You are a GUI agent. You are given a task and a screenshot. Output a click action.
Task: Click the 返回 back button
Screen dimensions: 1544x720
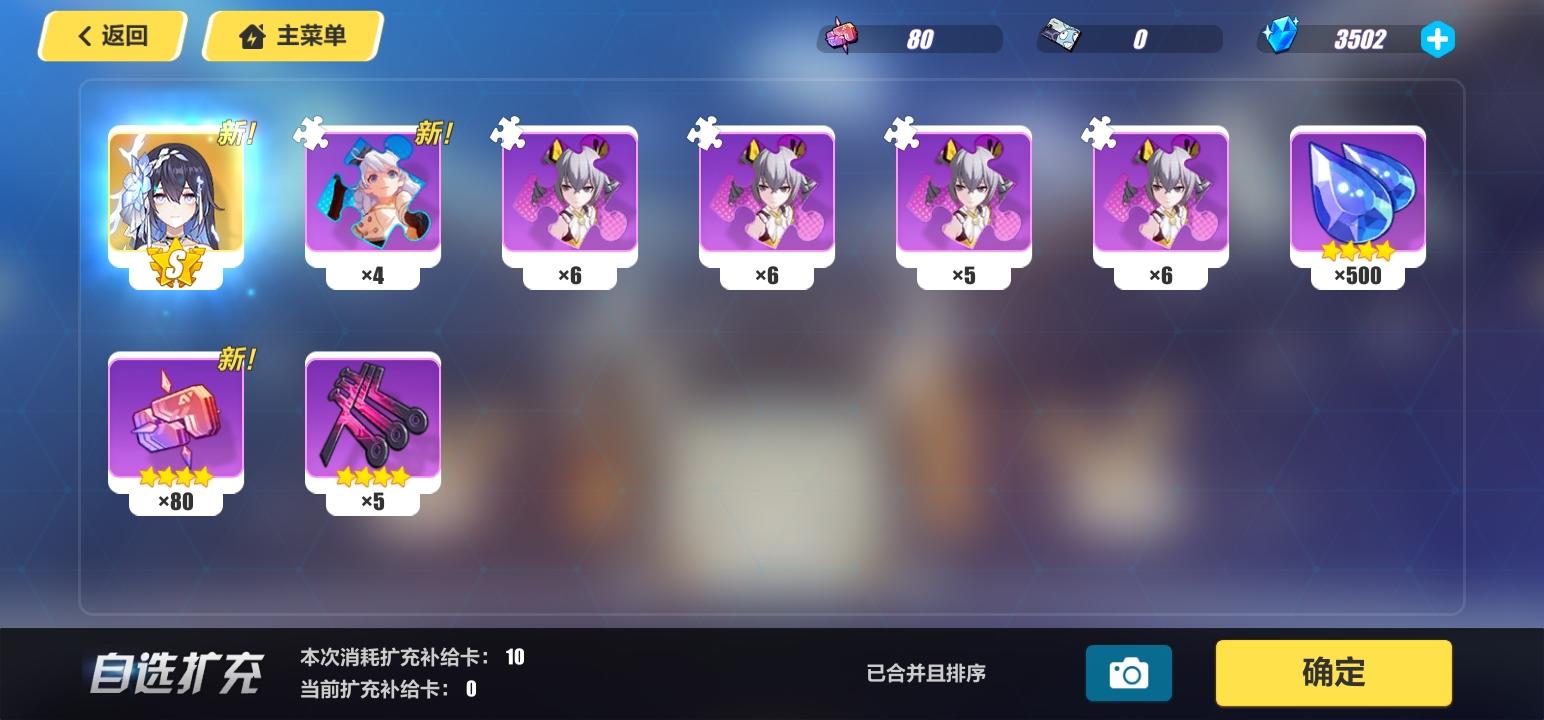coord(110,35)
